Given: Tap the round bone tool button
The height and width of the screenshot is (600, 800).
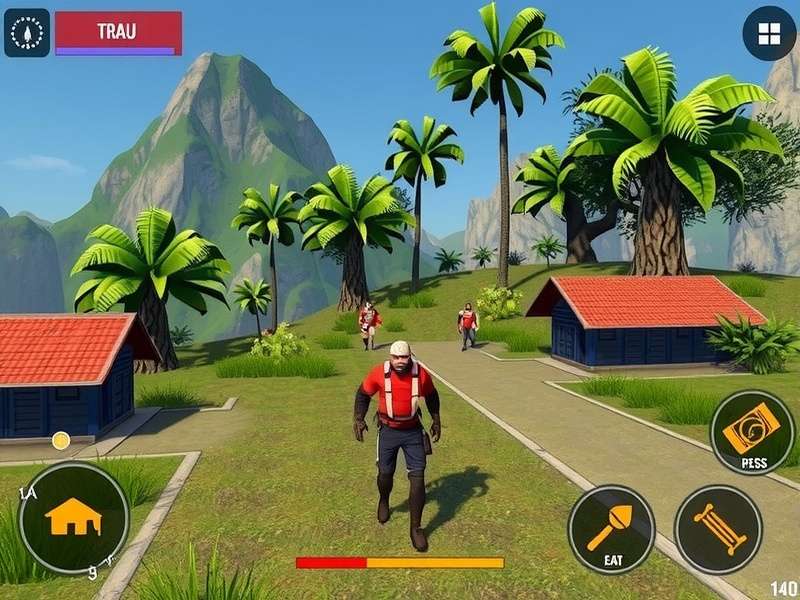Looking at the screenshot, I should 719,529.
